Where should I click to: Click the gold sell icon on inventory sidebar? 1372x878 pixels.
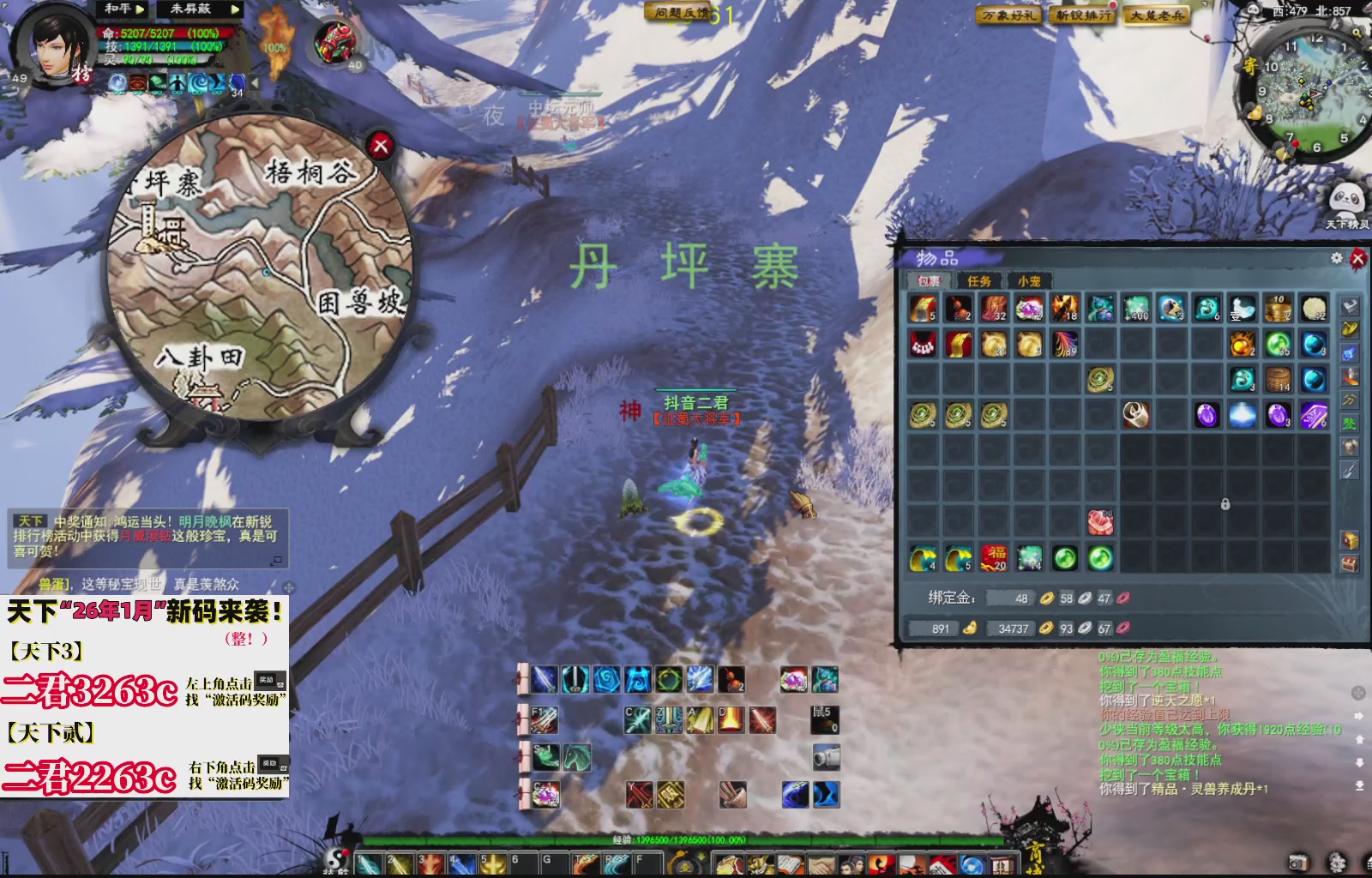(1348, 330)
